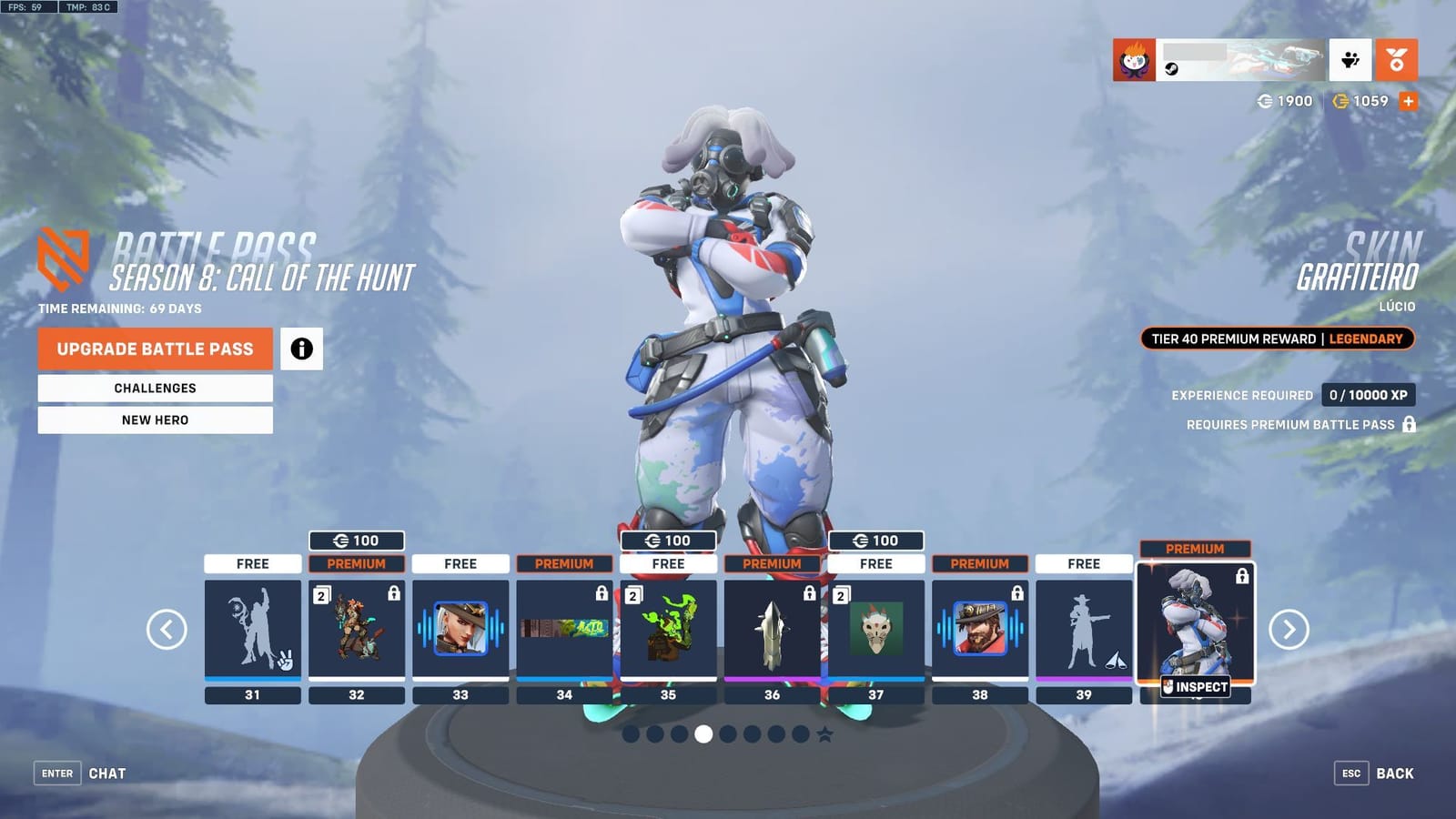Click the info icon beside Upgrade Battle Pass
The image size is (1456, 819).
click(301, 349)
